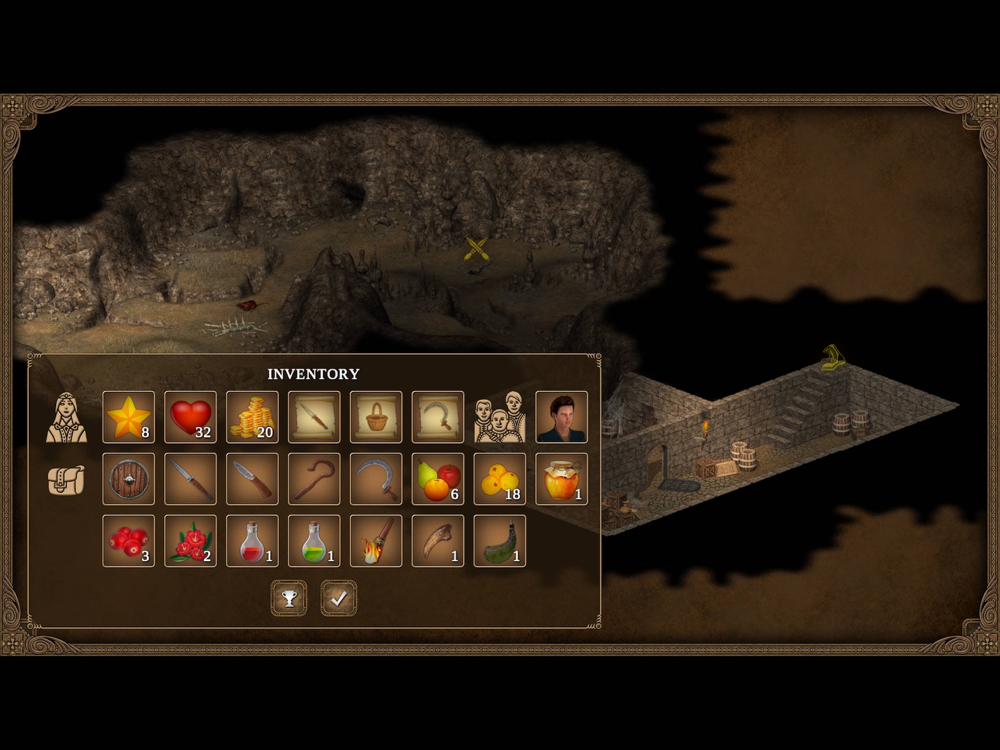The height and width of the screenshot is (750, 1000).
Task: Select the basket recipe scroll
Action: 376,417
